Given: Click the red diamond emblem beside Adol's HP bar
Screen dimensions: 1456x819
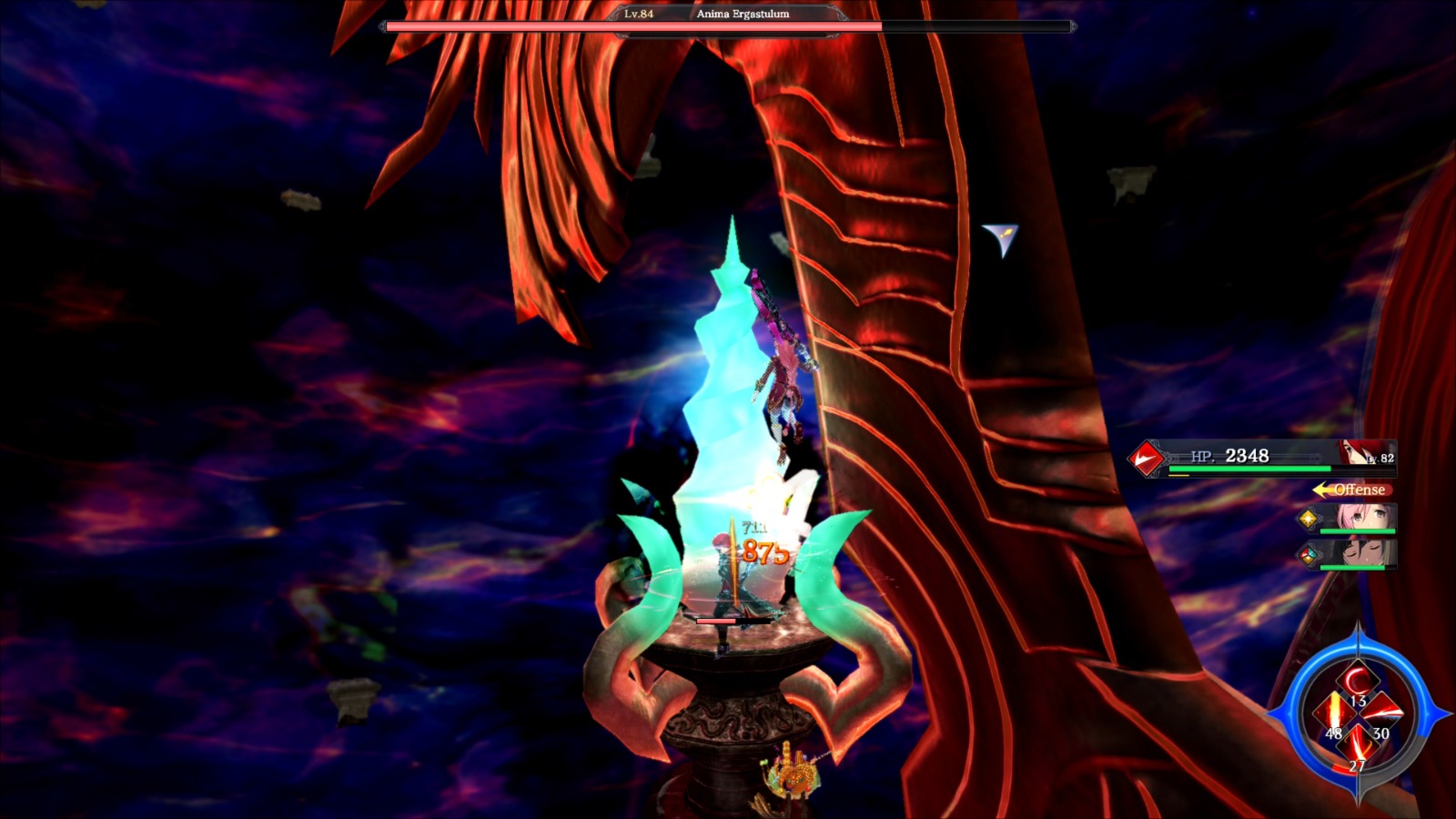Looking at the screenshot, I should tap(1146, 457).
